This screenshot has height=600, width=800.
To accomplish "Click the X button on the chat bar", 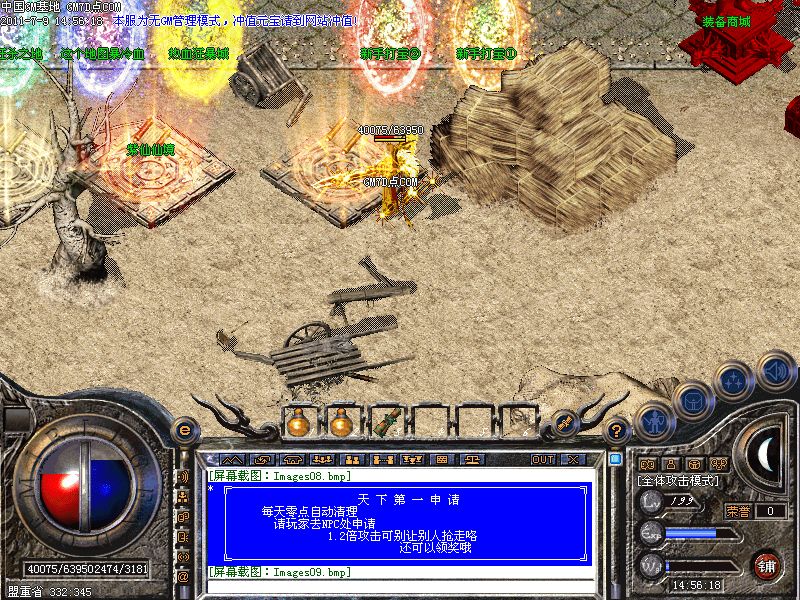I will point(573,460).
